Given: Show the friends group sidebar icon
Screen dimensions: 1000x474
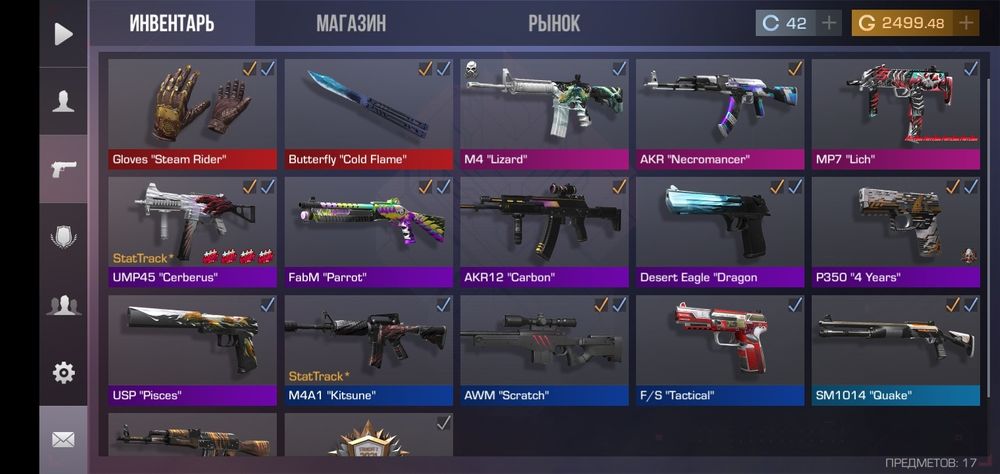Looking at the screenshot, I should (63, 305).
